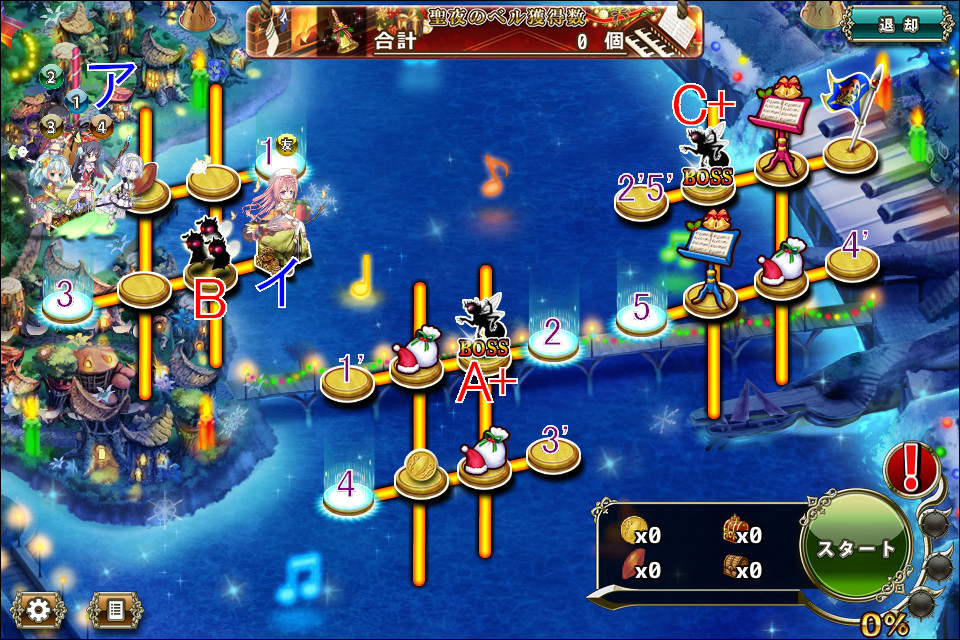Choose the gold coin map tile
960x640 pixels.
pyautogui.click(x=421, y=473)
